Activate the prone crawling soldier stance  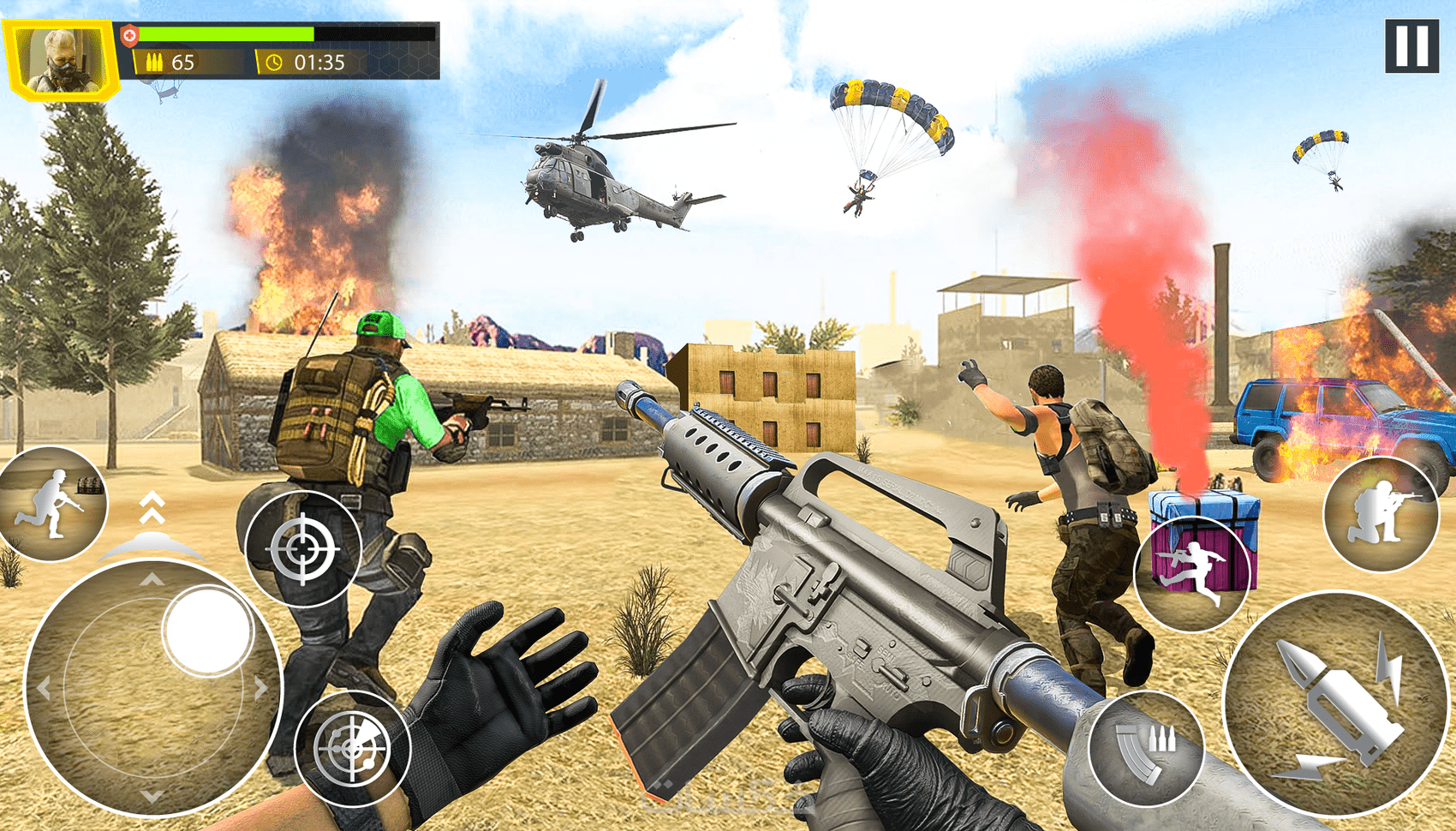click(x=51, y=505)
